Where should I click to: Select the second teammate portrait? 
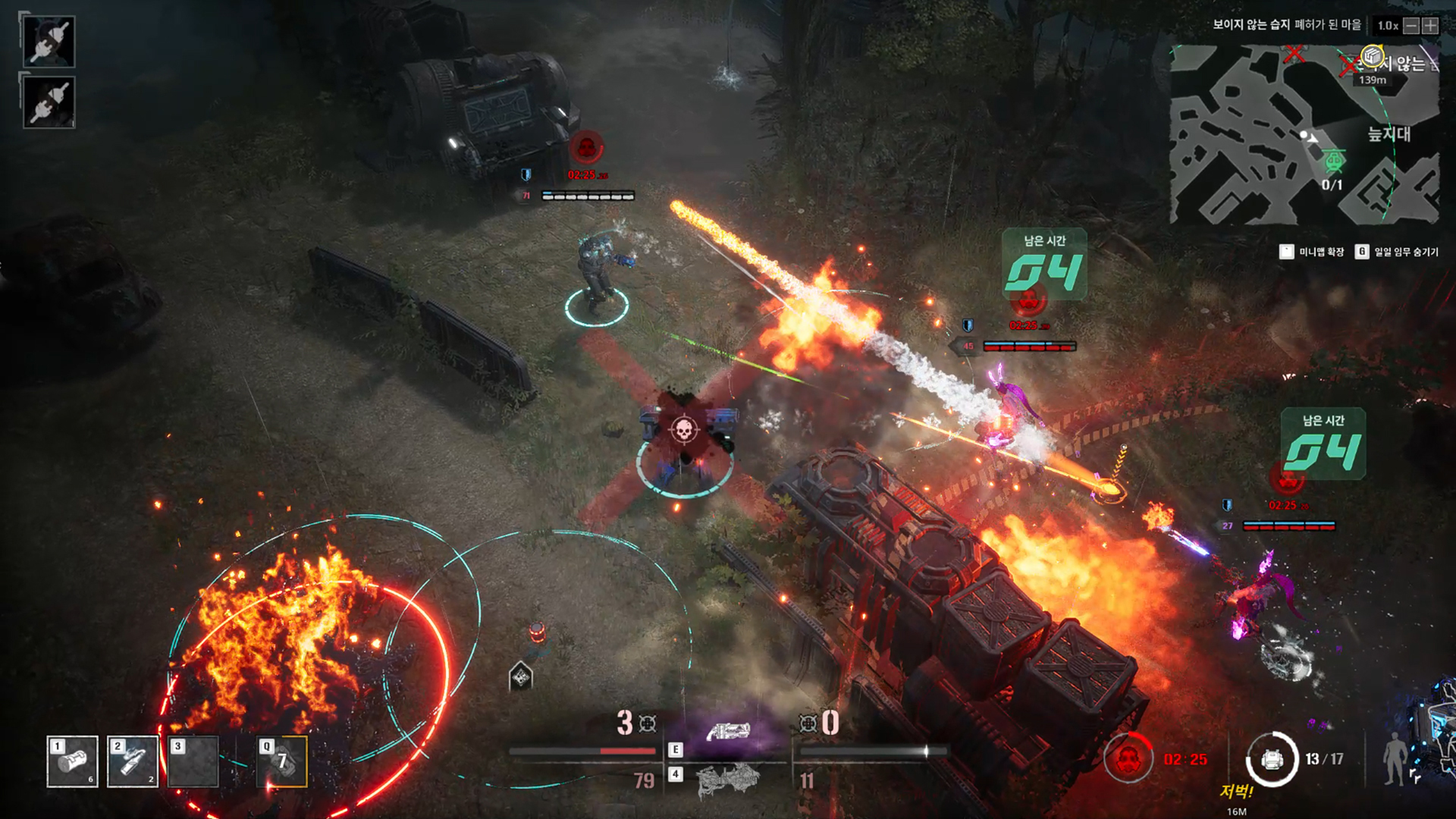click(x=49, y=102)
